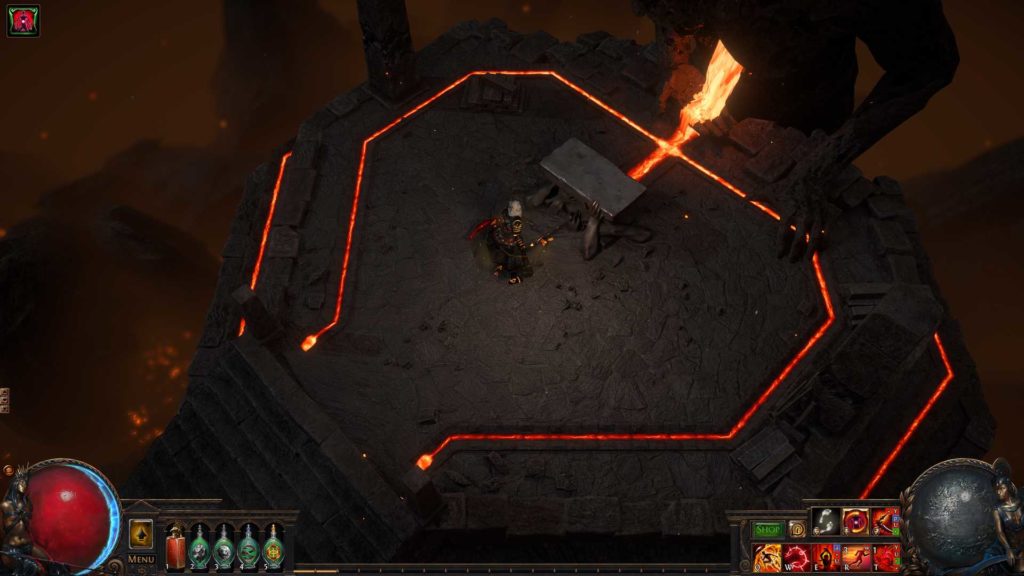Activate the golden whirling strike skill on Q
This screenshot has height=576, width=1024.
[x=767, y=556]
